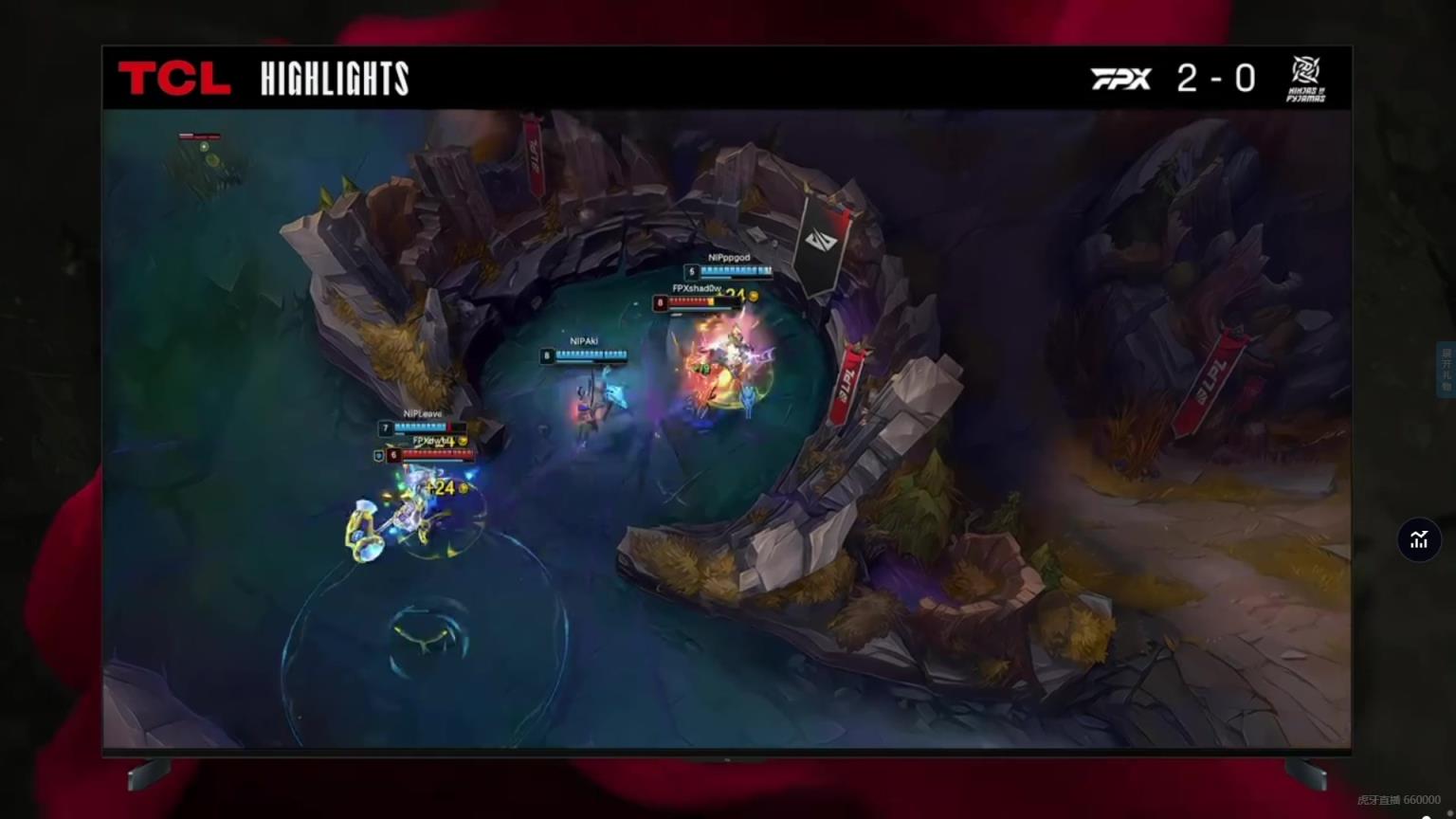
Task: Expand the gift panel side tab
Action: (1447, 369)
